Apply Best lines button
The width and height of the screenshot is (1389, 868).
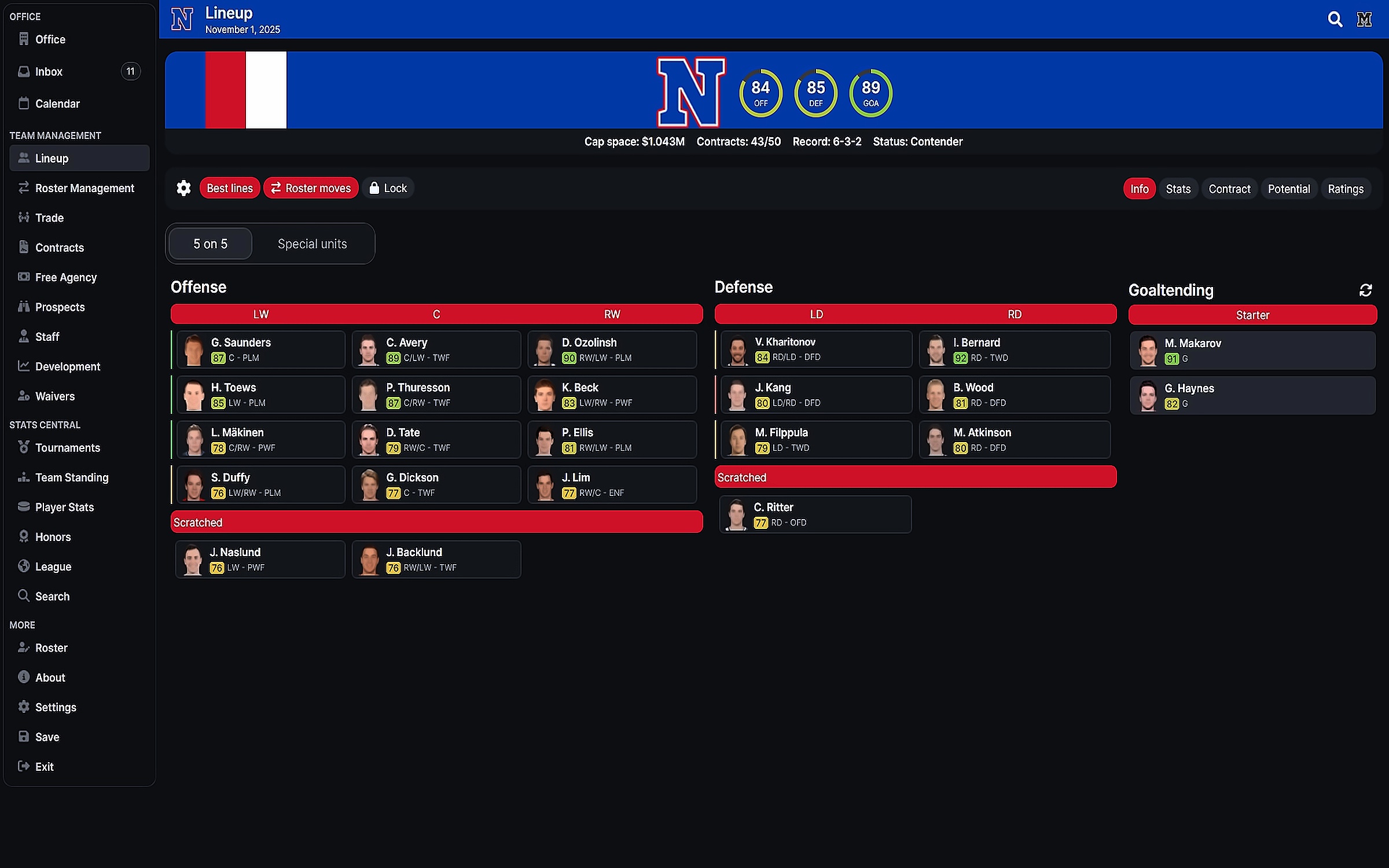click(229, 188)
